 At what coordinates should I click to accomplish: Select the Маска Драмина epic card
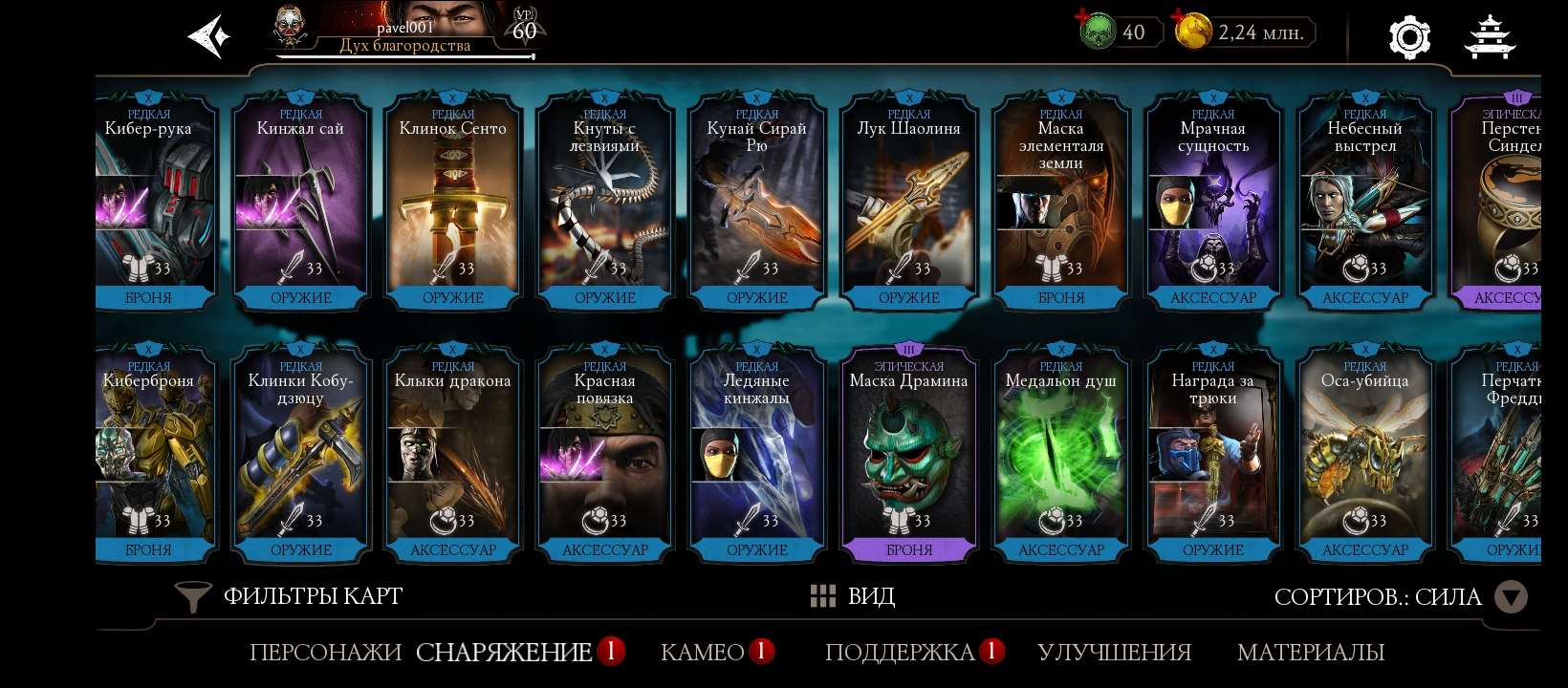click(909, 449)
